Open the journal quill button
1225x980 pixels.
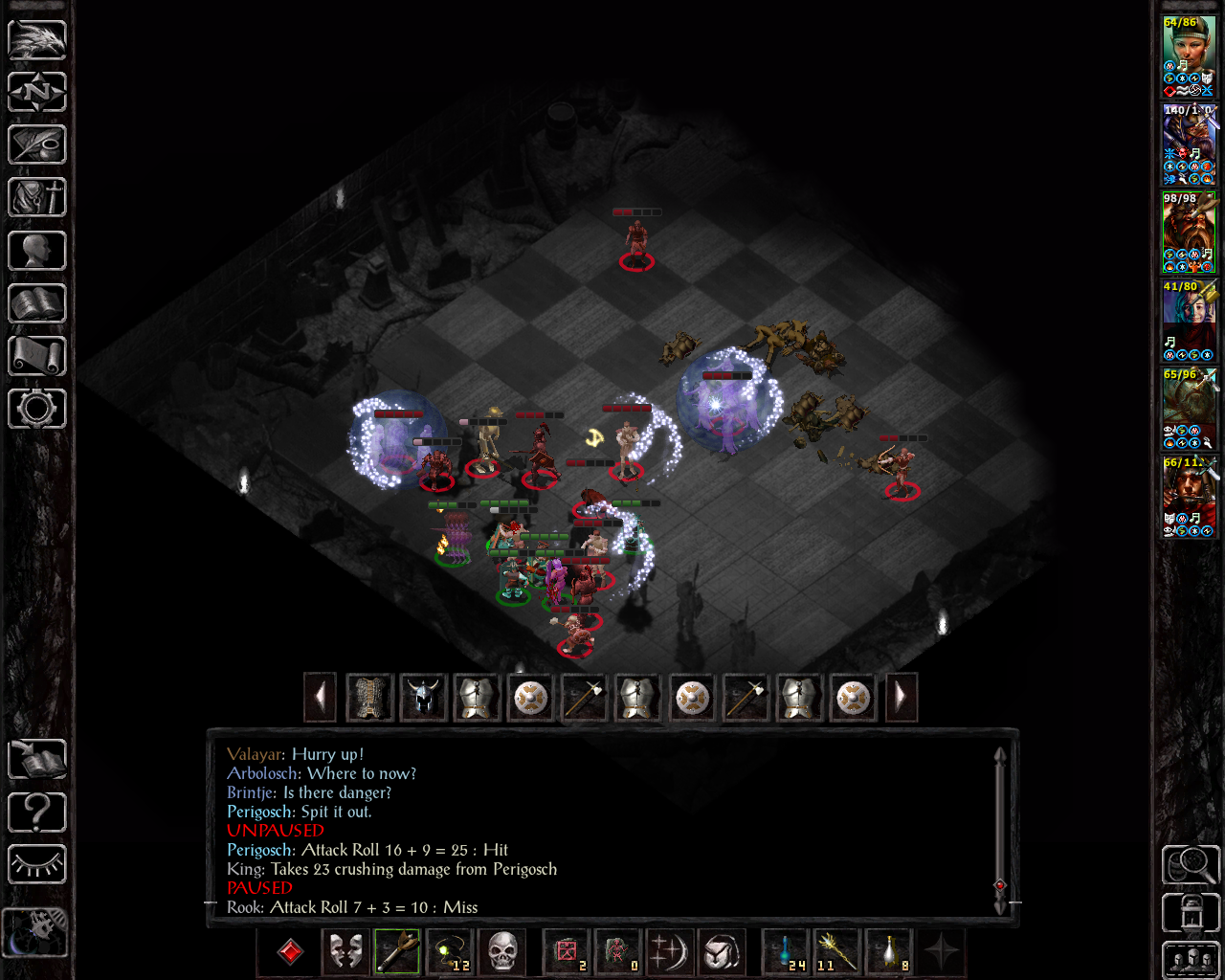coord(37,145)
